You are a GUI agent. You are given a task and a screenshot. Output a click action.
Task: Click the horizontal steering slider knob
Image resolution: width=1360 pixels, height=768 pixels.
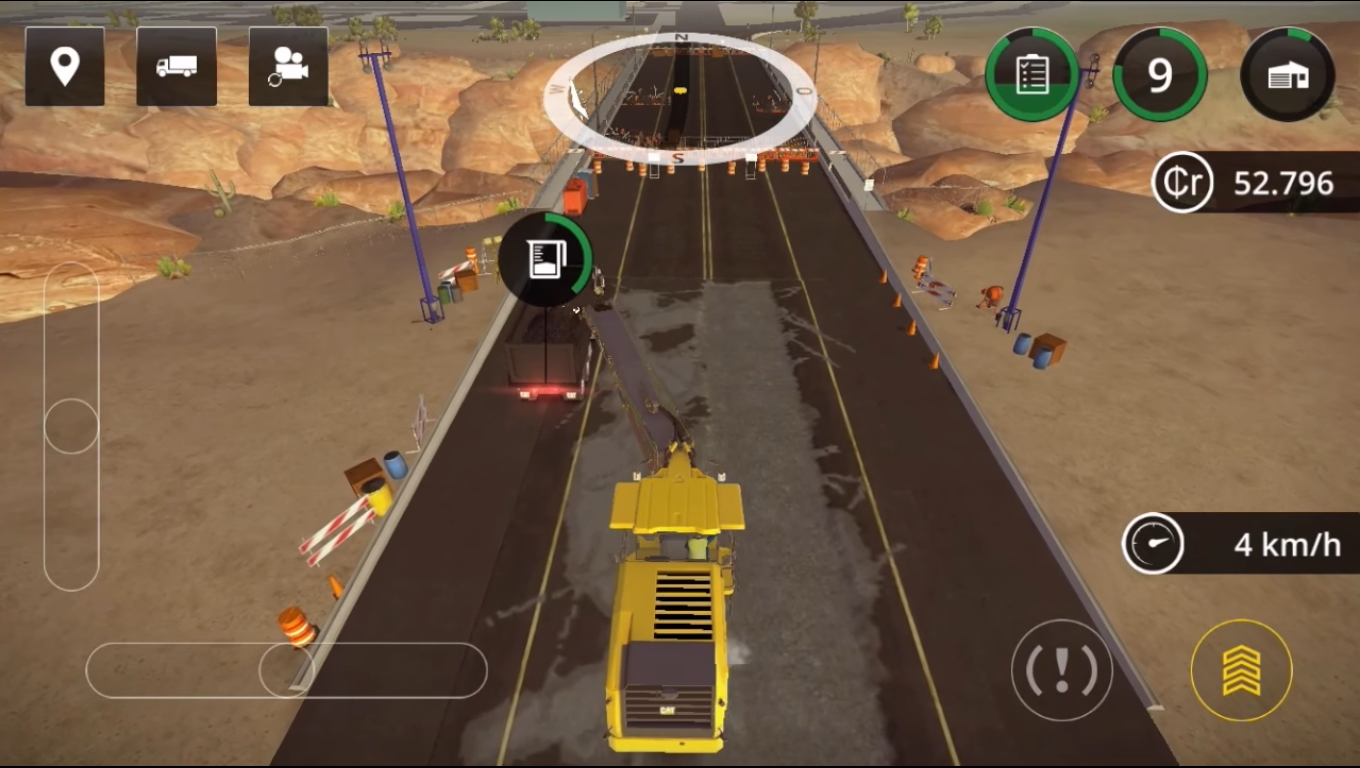286,670
